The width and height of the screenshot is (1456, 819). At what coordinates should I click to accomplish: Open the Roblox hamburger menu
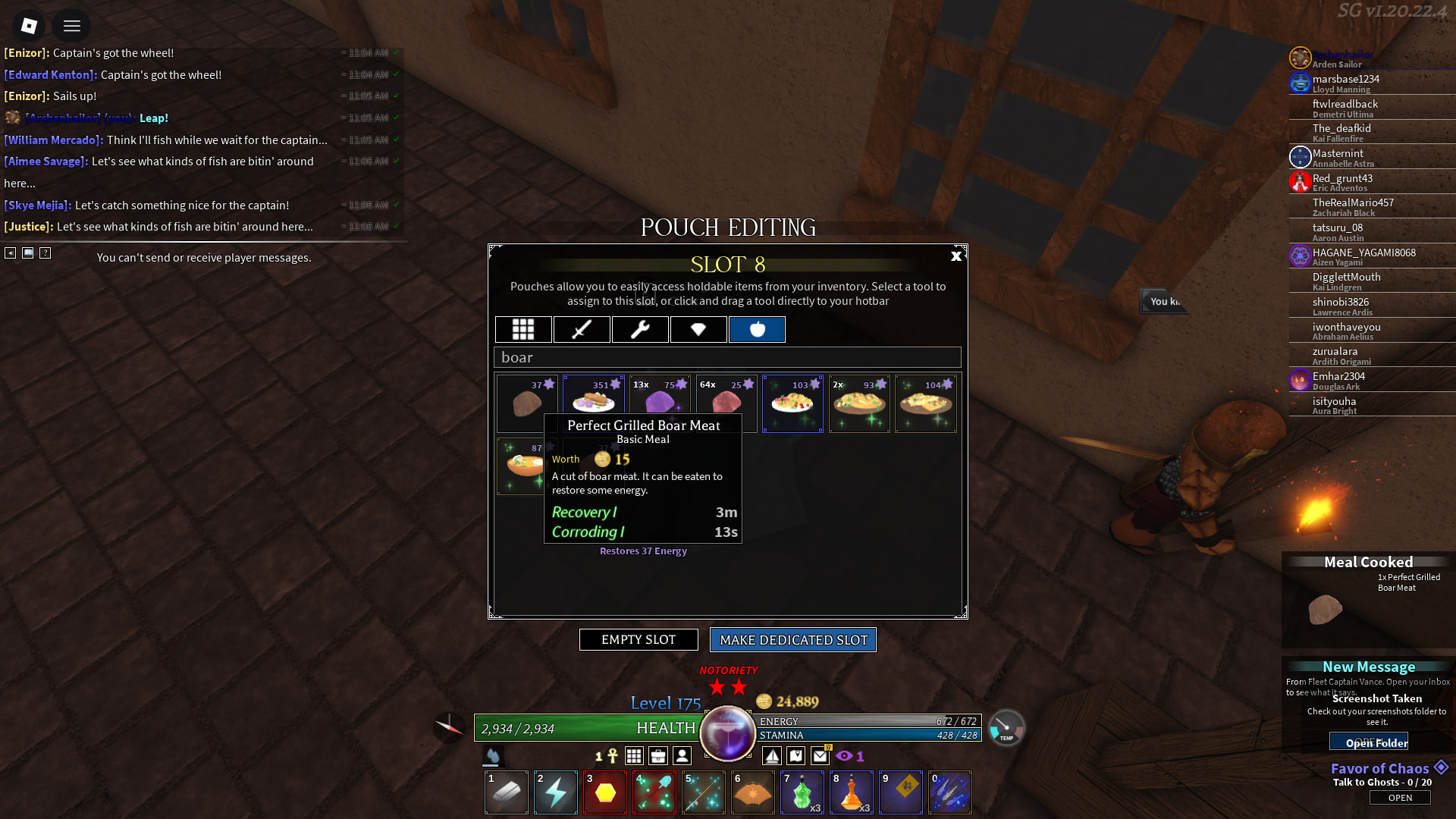click(x=72, y=27)
